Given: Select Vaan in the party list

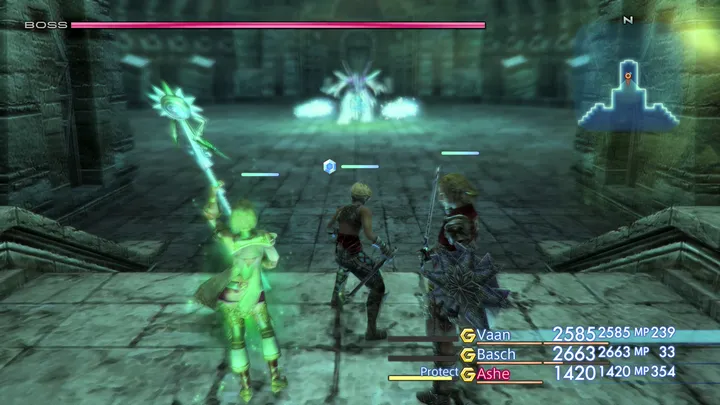Looking at the screenshot, I should 495,334.
